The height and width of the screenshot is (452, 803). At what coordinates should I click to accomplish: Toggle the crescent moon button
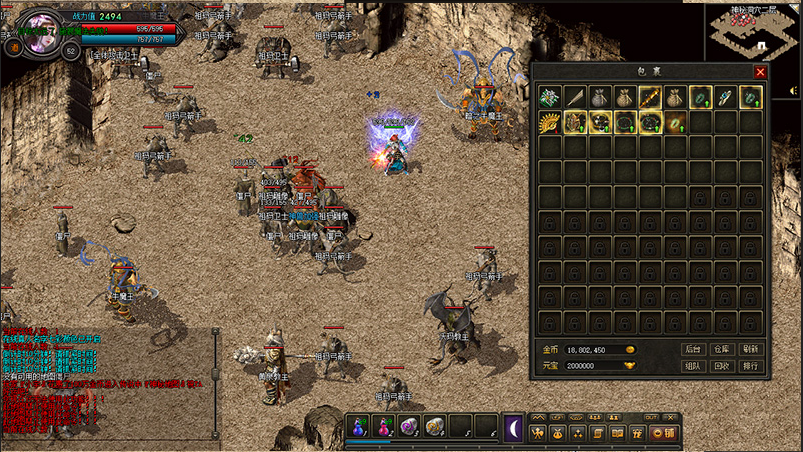coord(513,427)
